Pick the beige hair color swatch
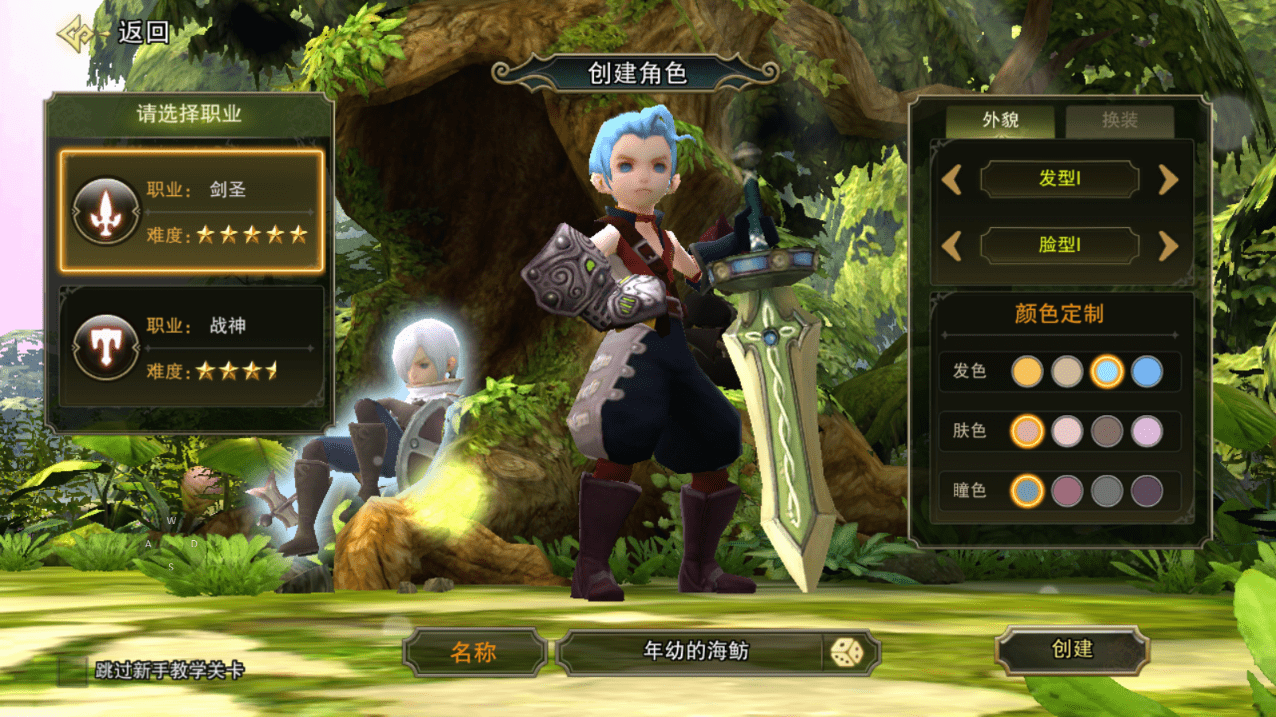1276x717 pixels. tap(1067, 372)
